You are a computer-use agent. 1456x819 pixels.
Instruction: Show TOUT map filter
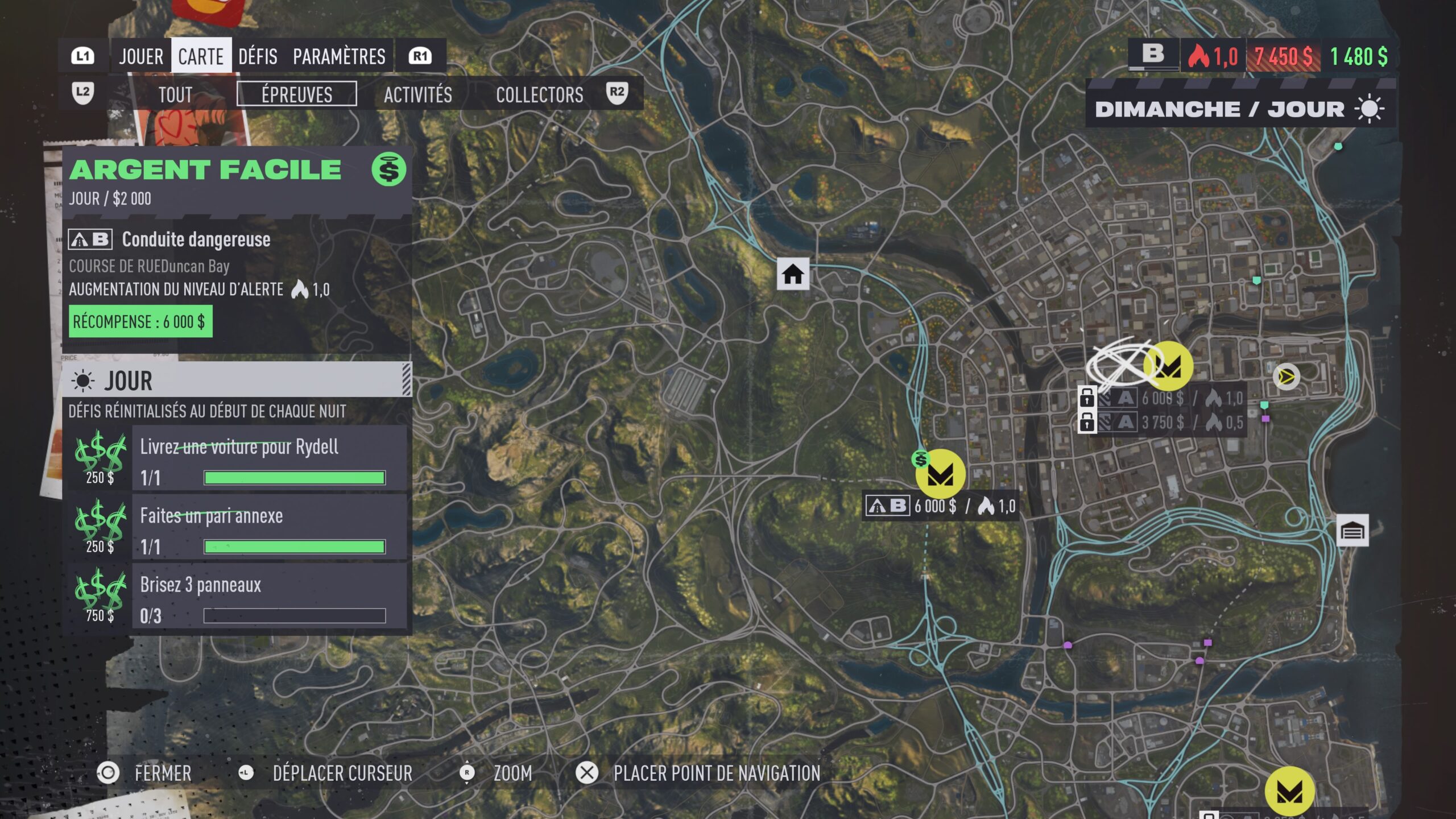pyautogui.click(x=175, y=94)
